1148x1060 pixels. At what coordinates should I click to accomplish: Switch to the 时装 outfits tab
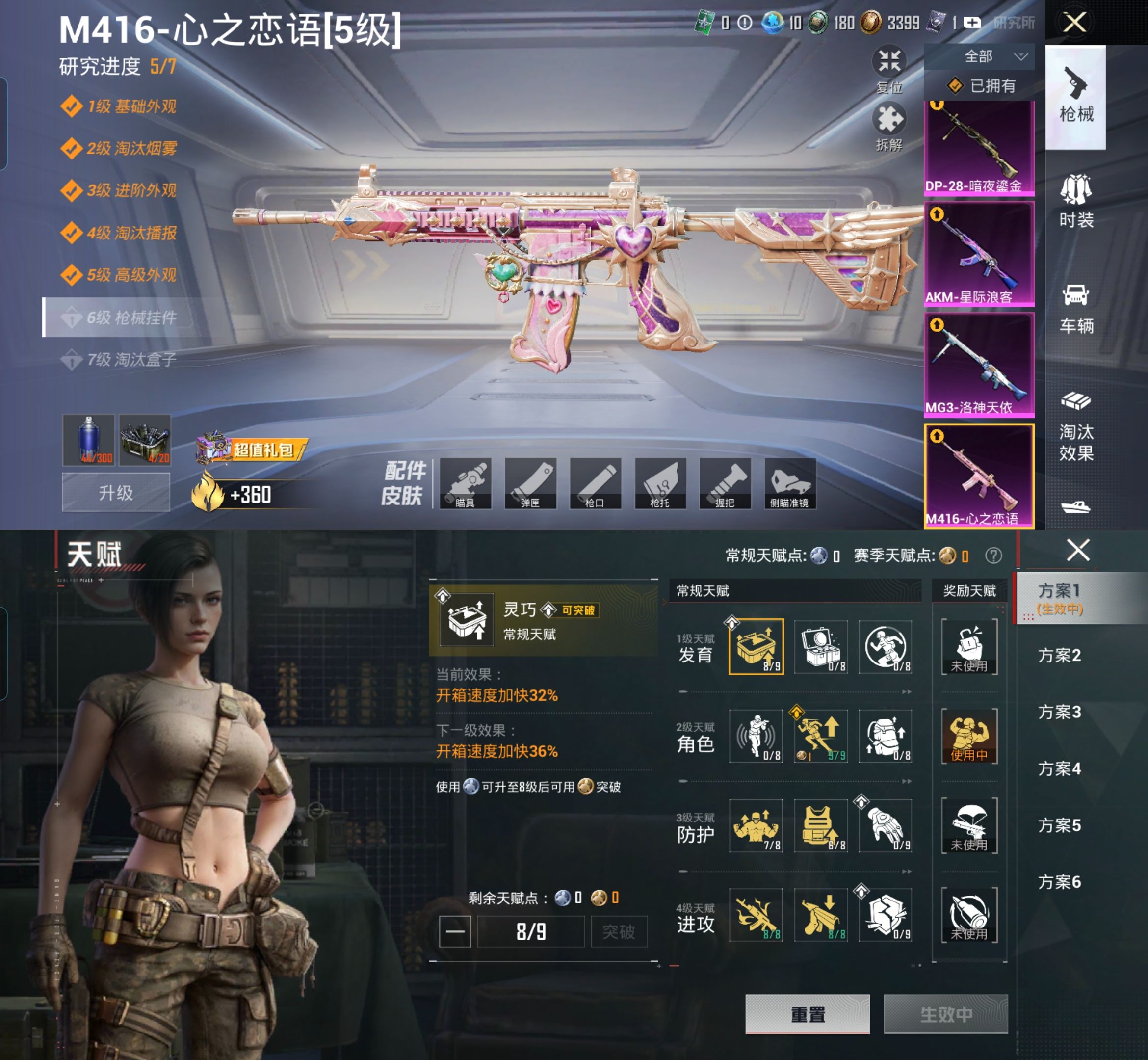tap(1076, 201)
